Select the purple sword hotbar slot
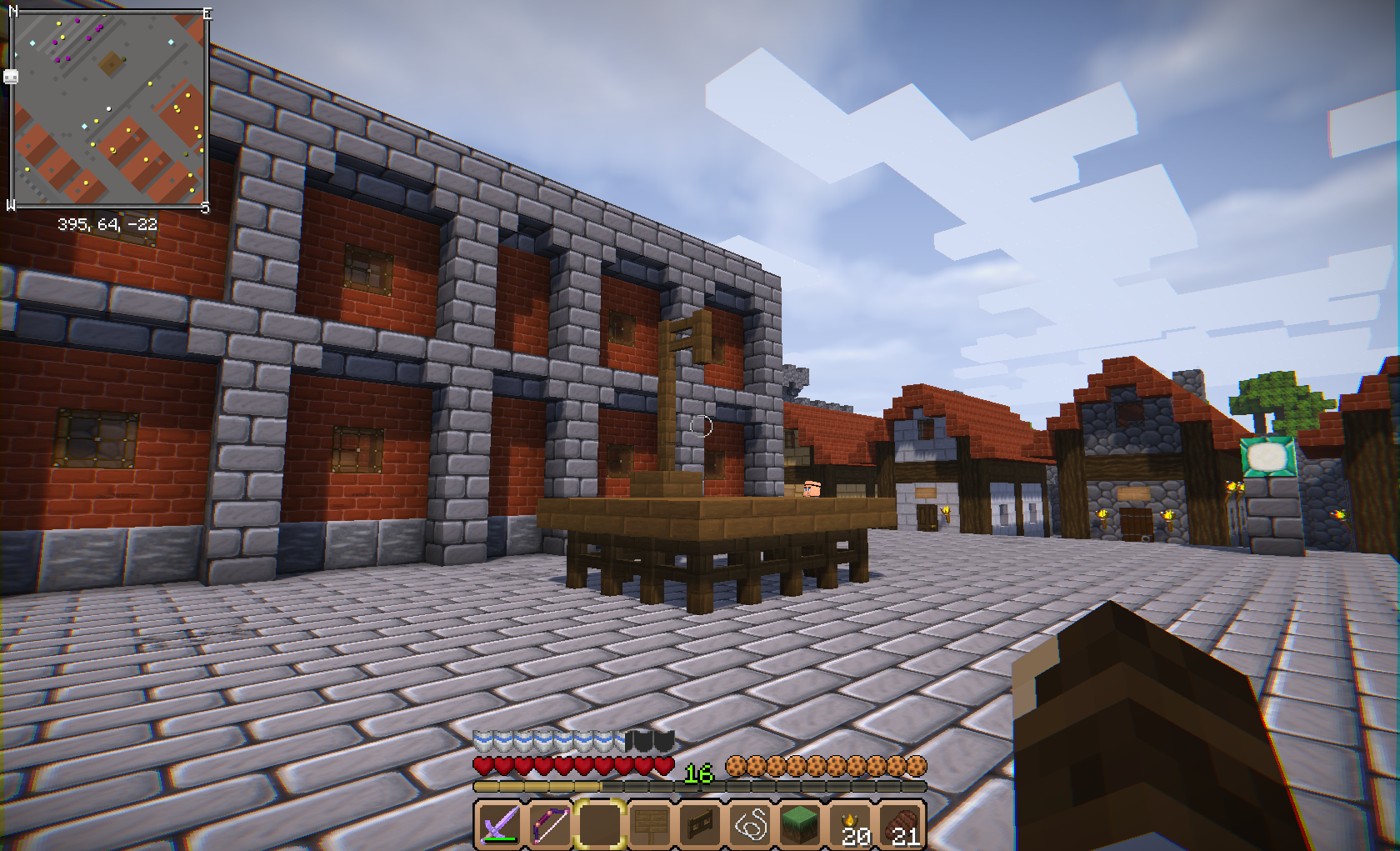The width and height of the screenshot is (1400, 851). pyautogui.click(x=499, y=825)
